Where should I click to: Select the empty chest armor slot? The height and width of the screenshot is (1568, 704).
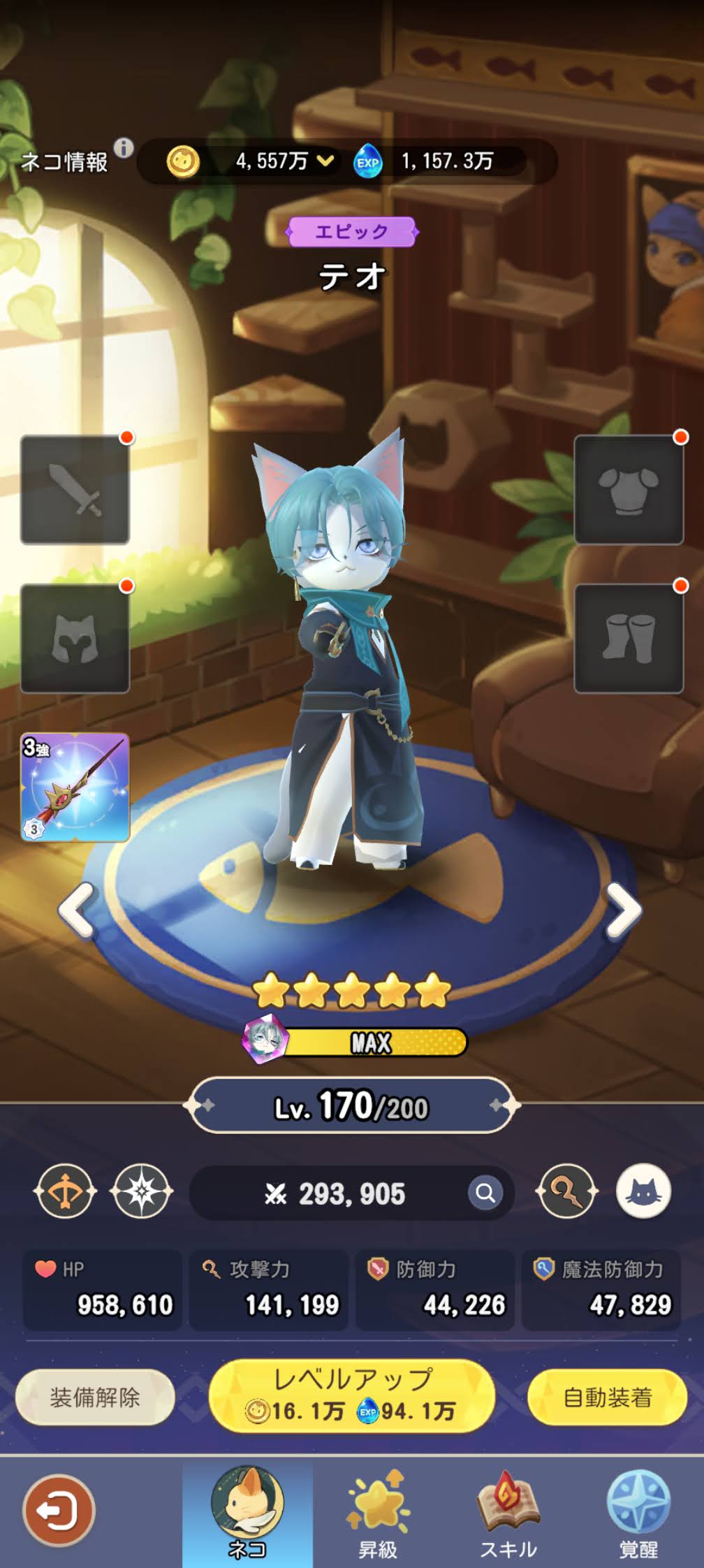coord(629,490)
